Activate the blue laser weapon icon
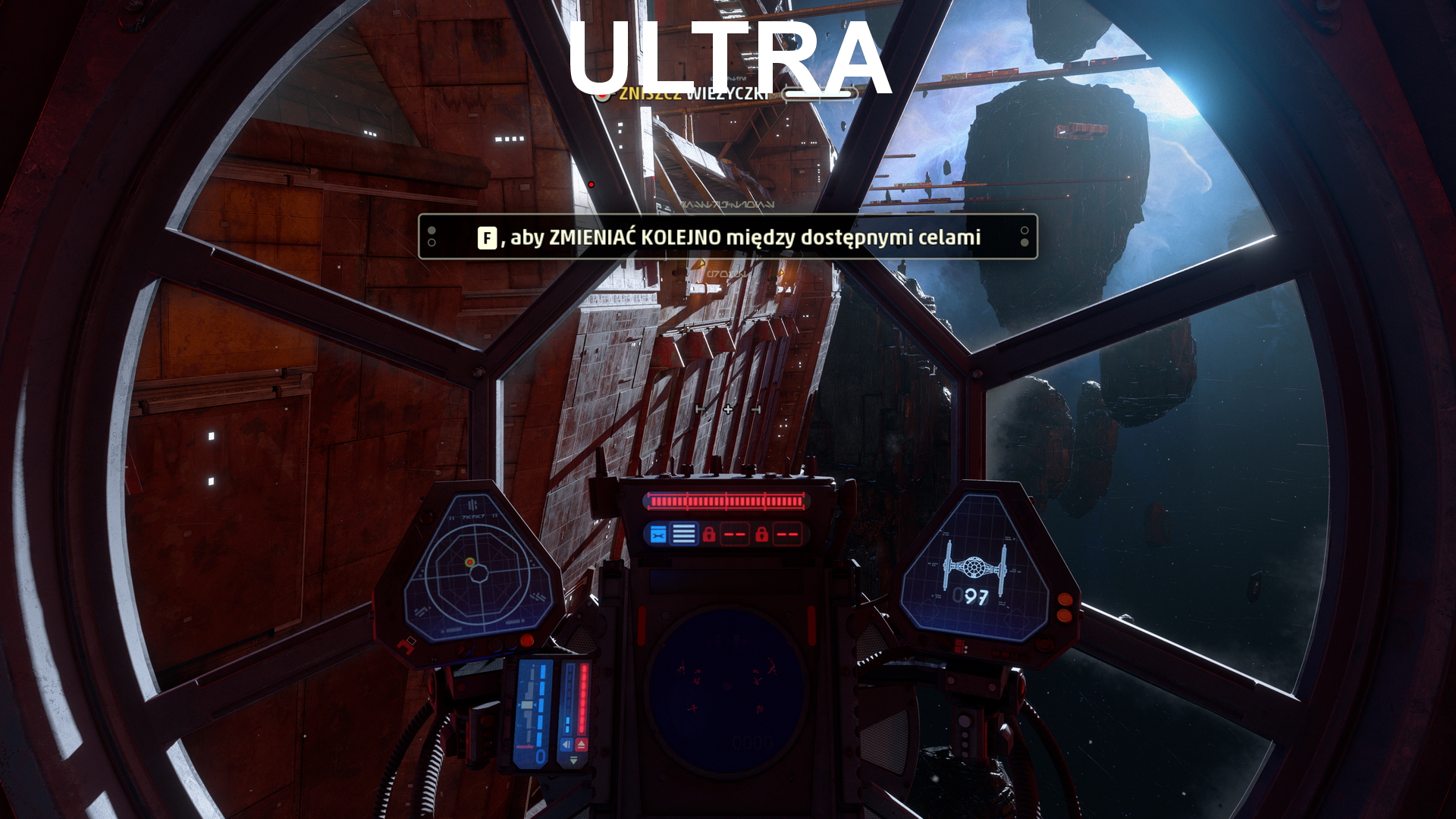 coord(657,535)
